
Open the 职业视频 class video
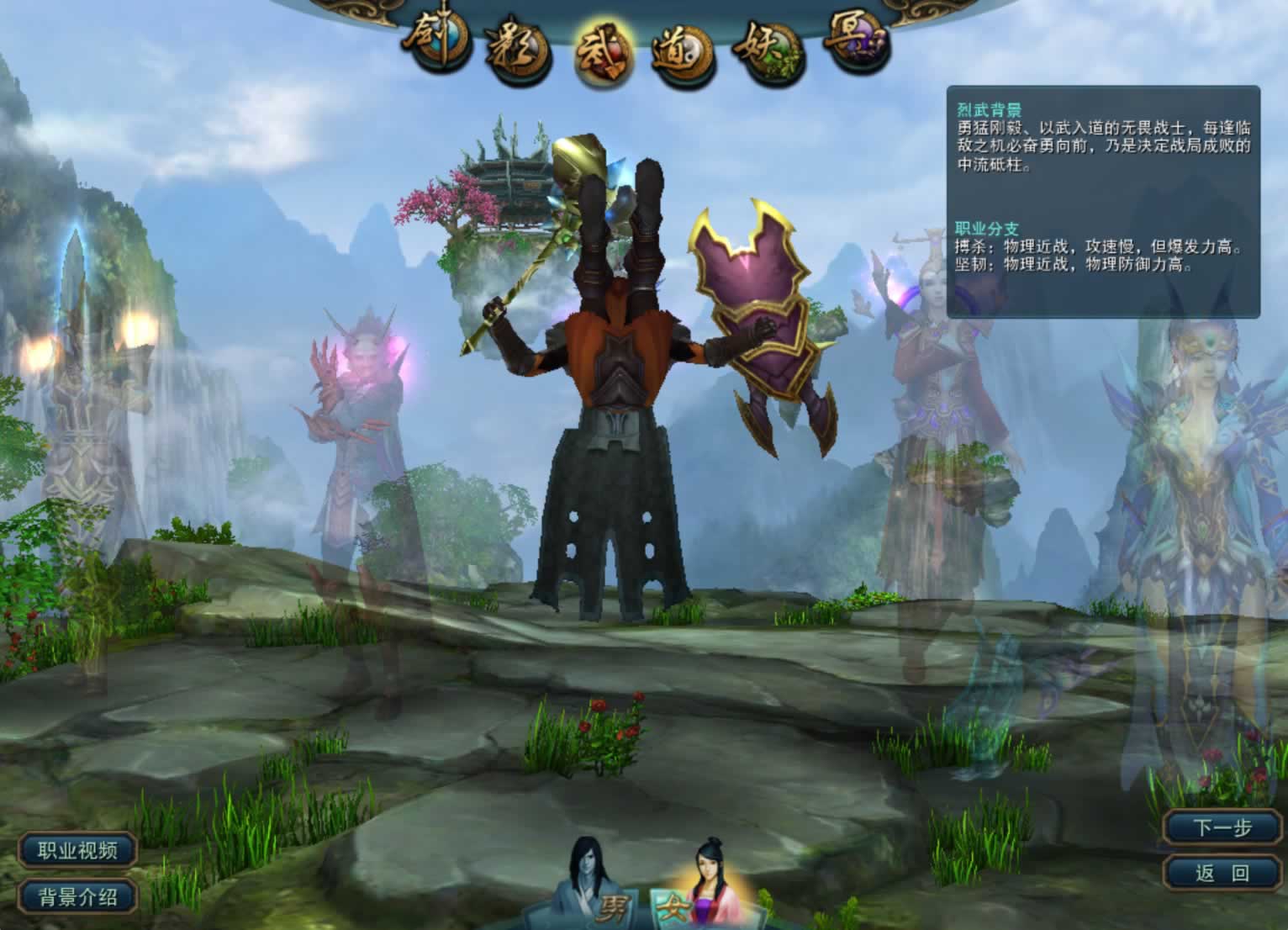point(77,850)
